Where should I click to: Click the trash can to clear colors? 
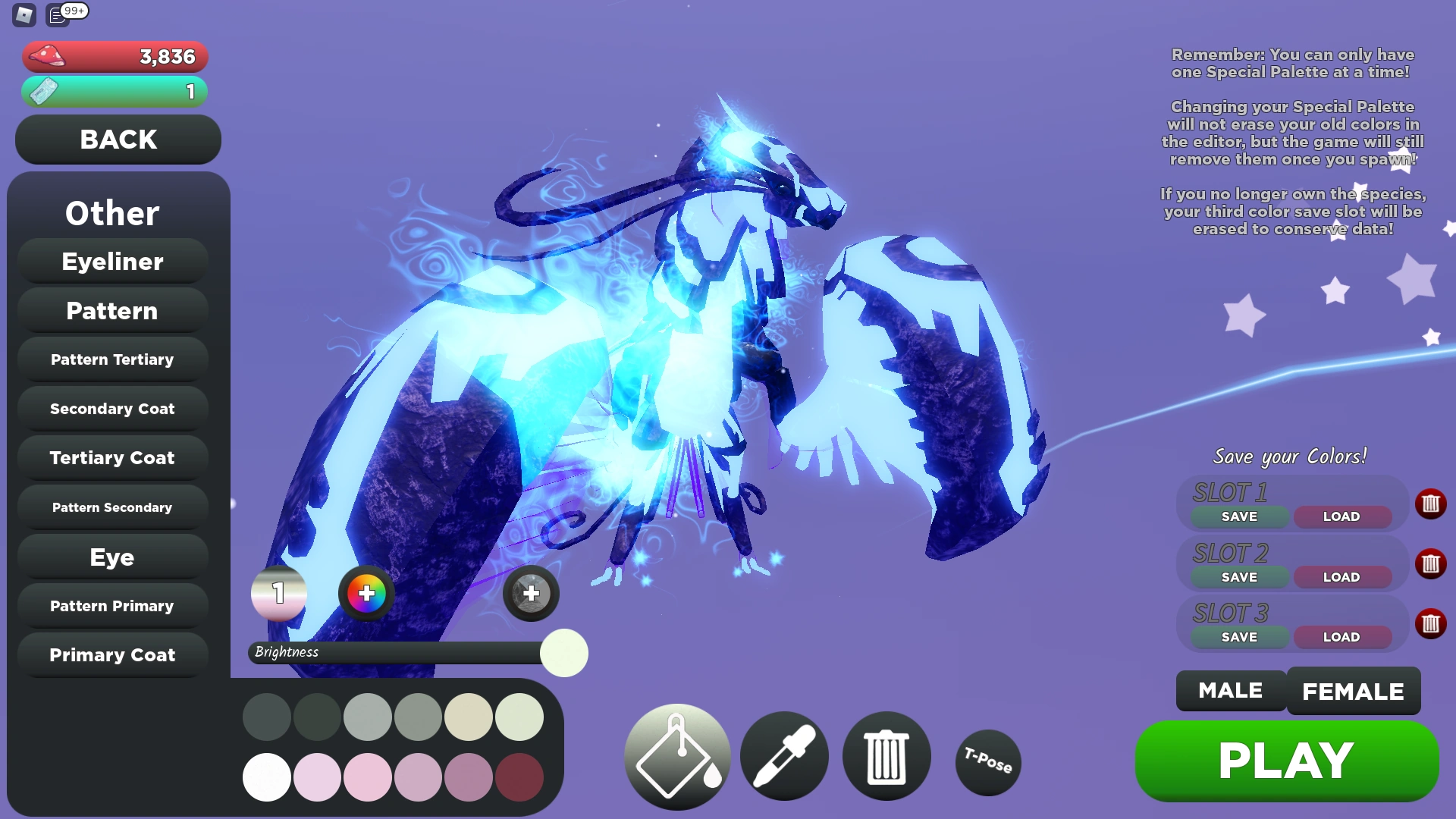click(x=886, y=756)
